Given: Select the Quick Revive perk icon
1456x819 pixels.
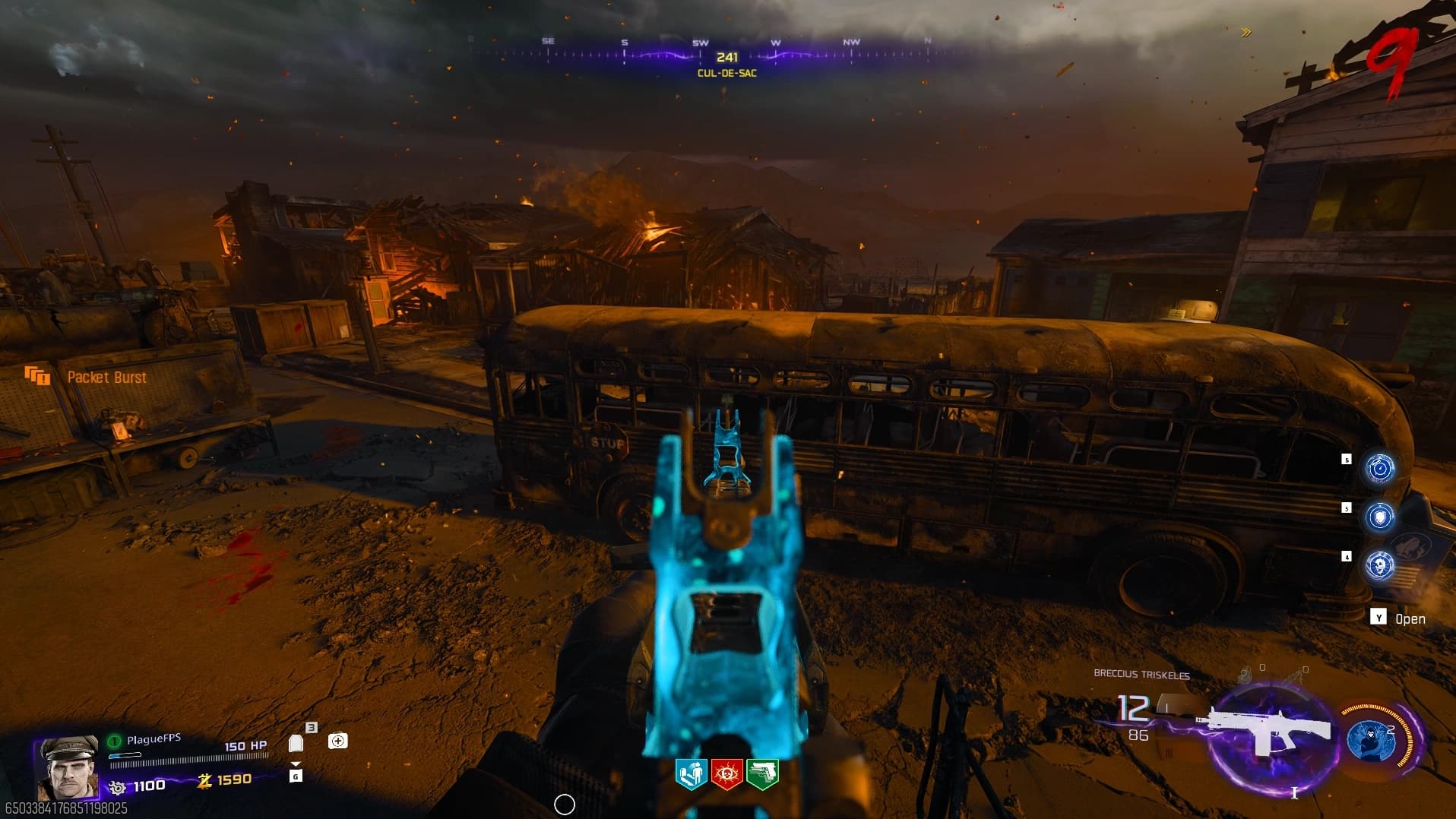Looking at the screenshot, I should point(691,774).
